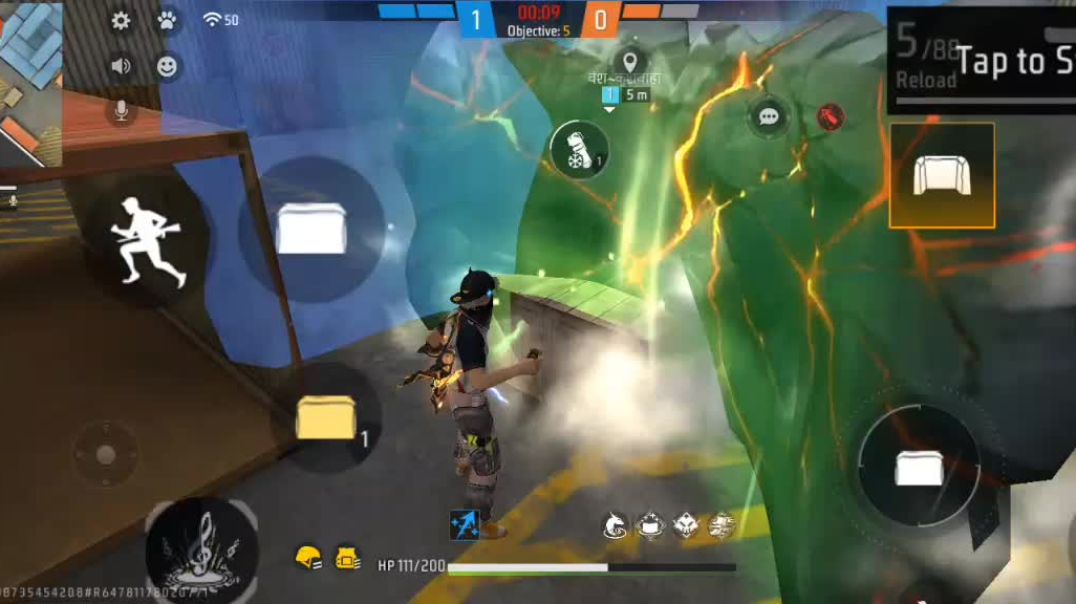This screenshot has width=1076, height=604.
Task: Tap the weapon panel showing Reload
Action: click(x=980, y=60)
